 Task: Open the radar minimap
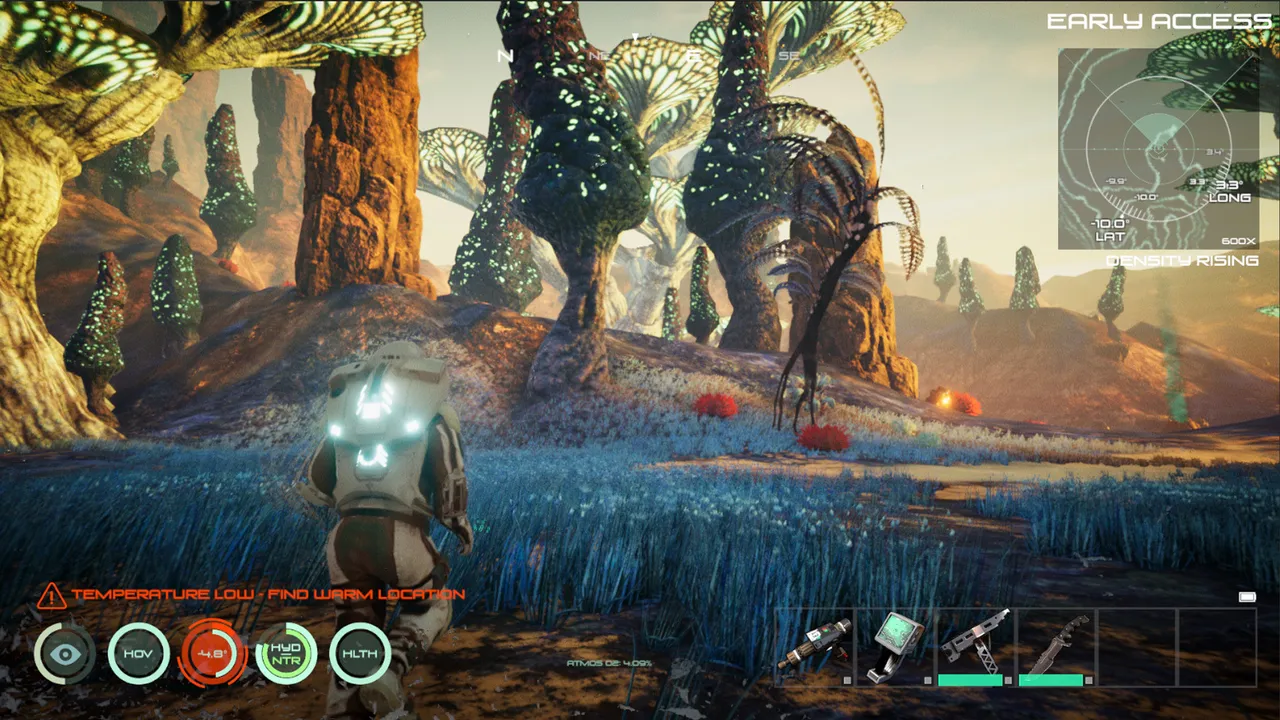pyautogui.click(x=1158, y=148)
